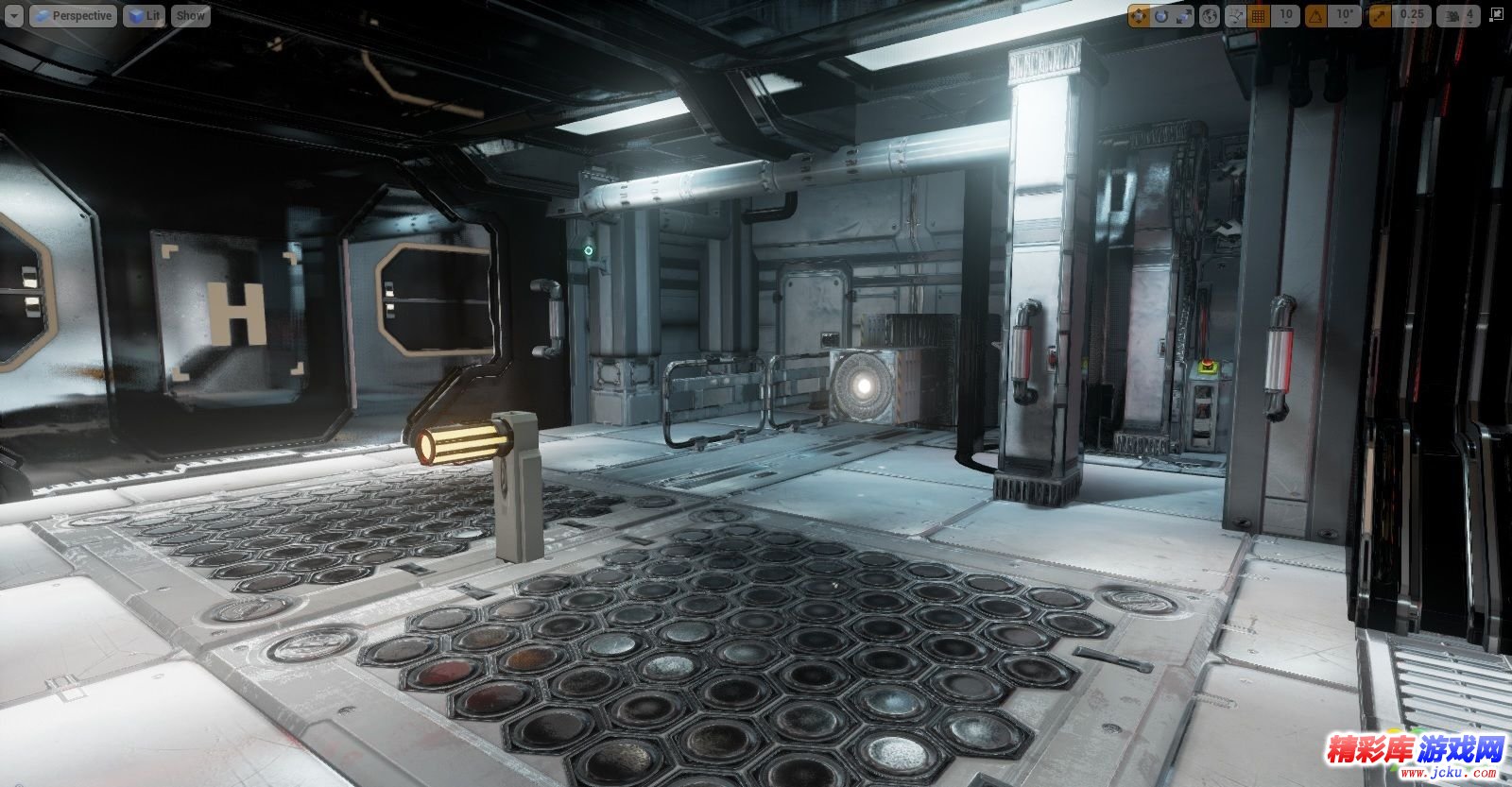Viewport: 1512px width, 787px height.
Task: Select the translate move gizmo tool
Action: pyautogui.click(x=1139, y=16)
